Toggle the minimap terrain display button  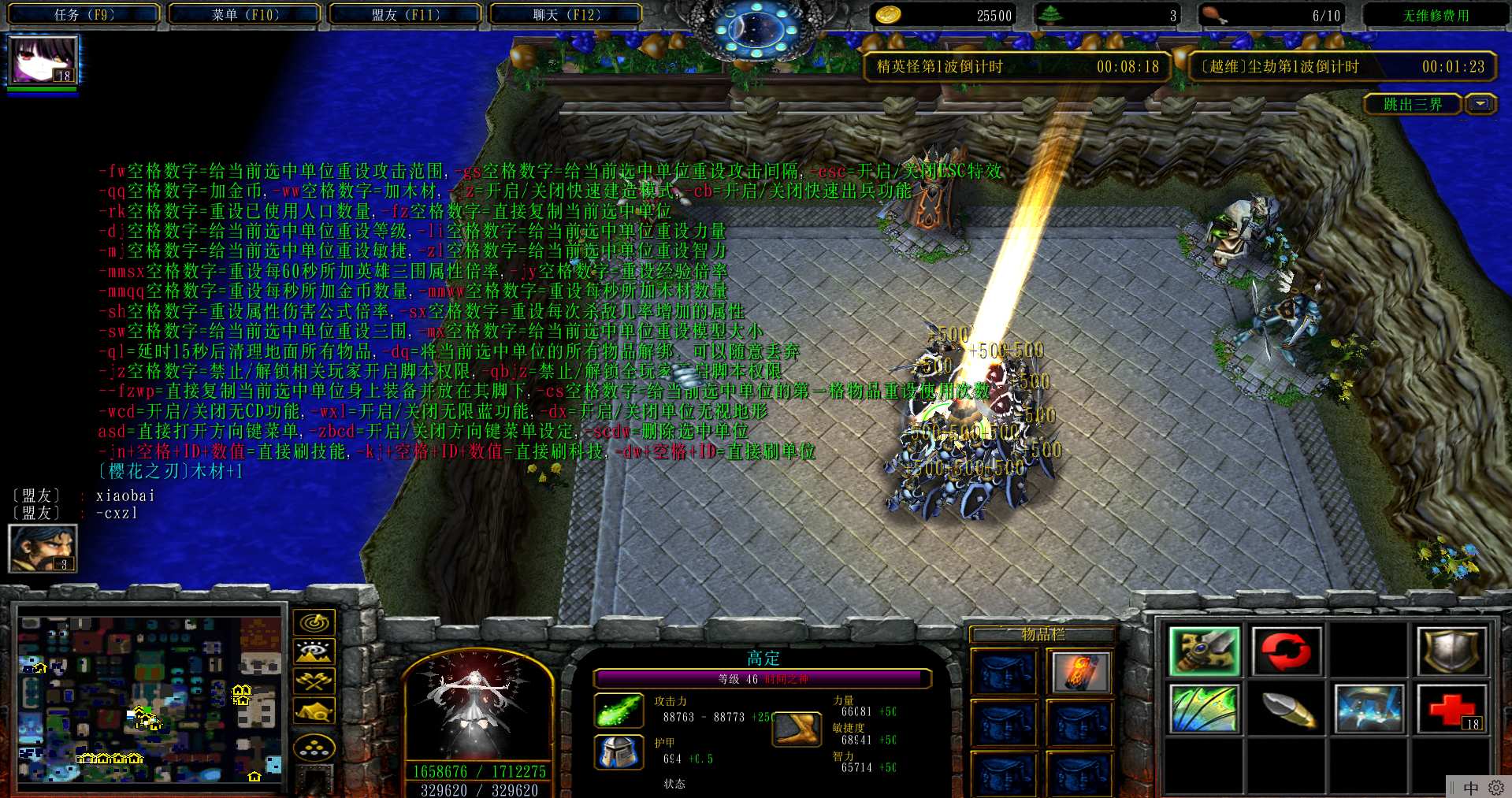(314, 652)
